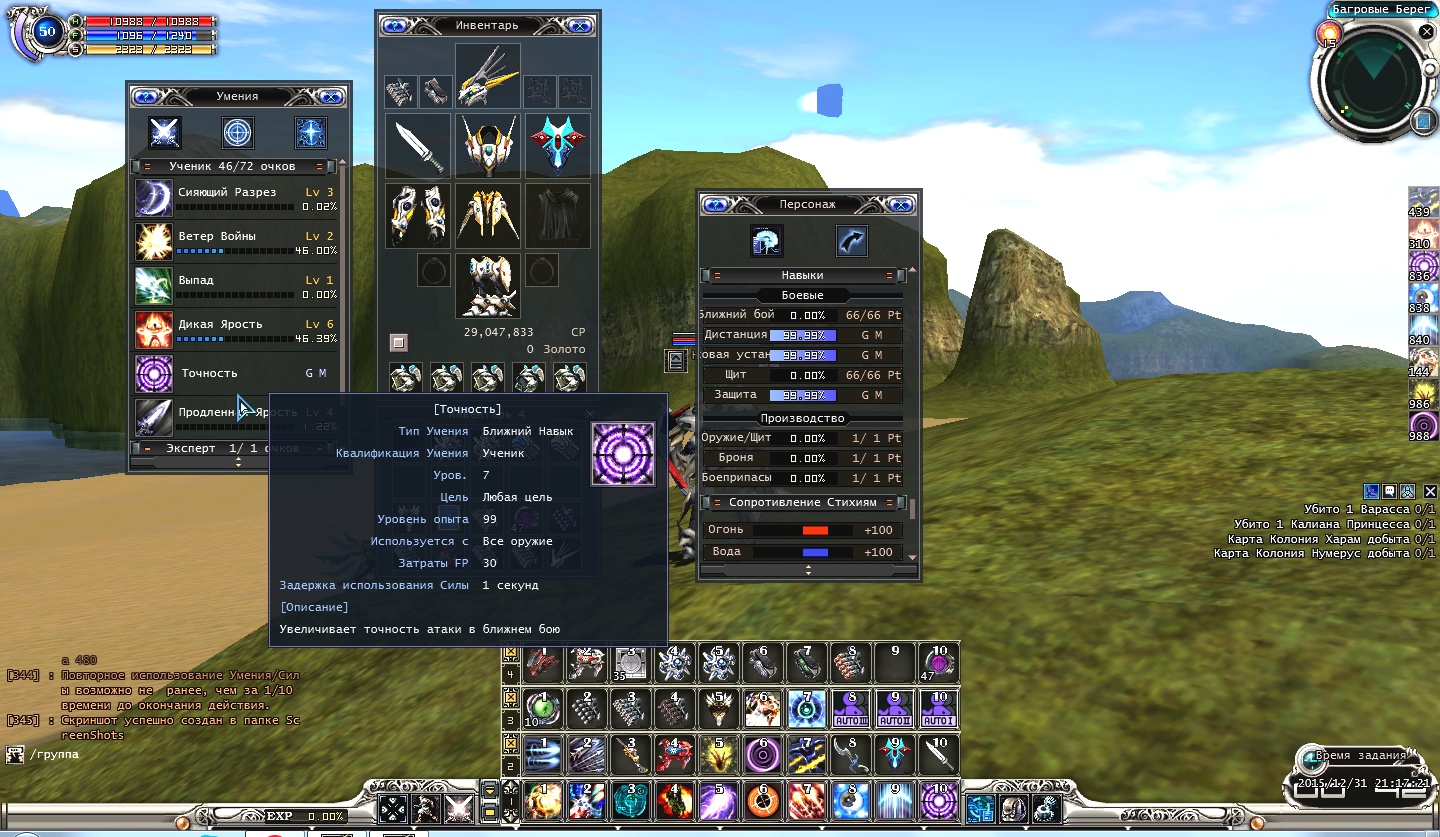Collapse the Ученик 46/72 очков section

point(147,167)
